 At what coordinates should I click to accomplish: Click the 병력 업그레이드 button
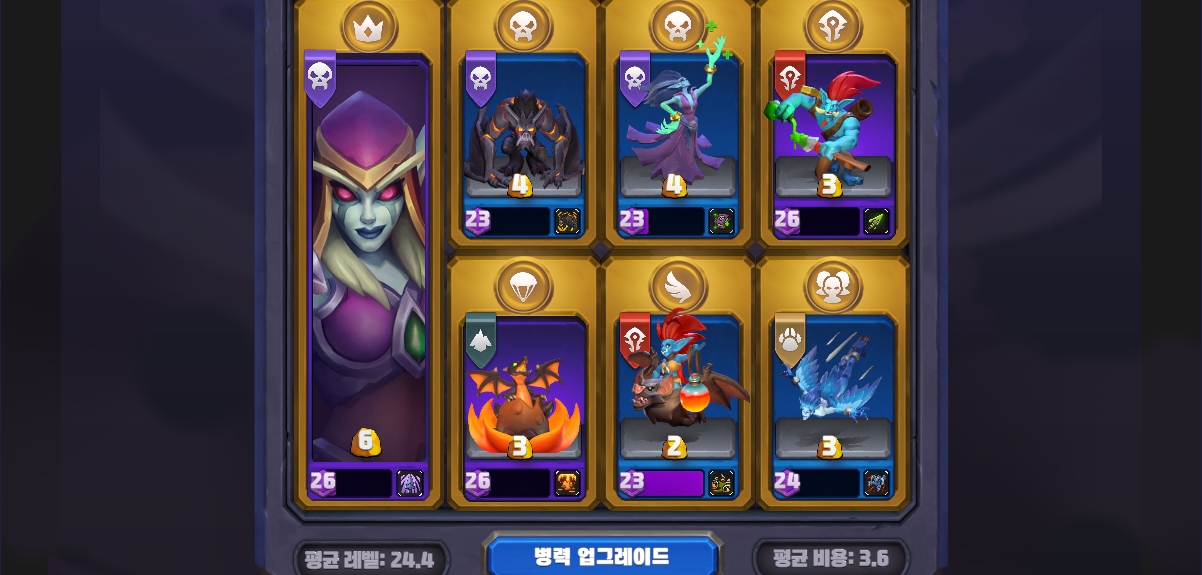(602, 557)
